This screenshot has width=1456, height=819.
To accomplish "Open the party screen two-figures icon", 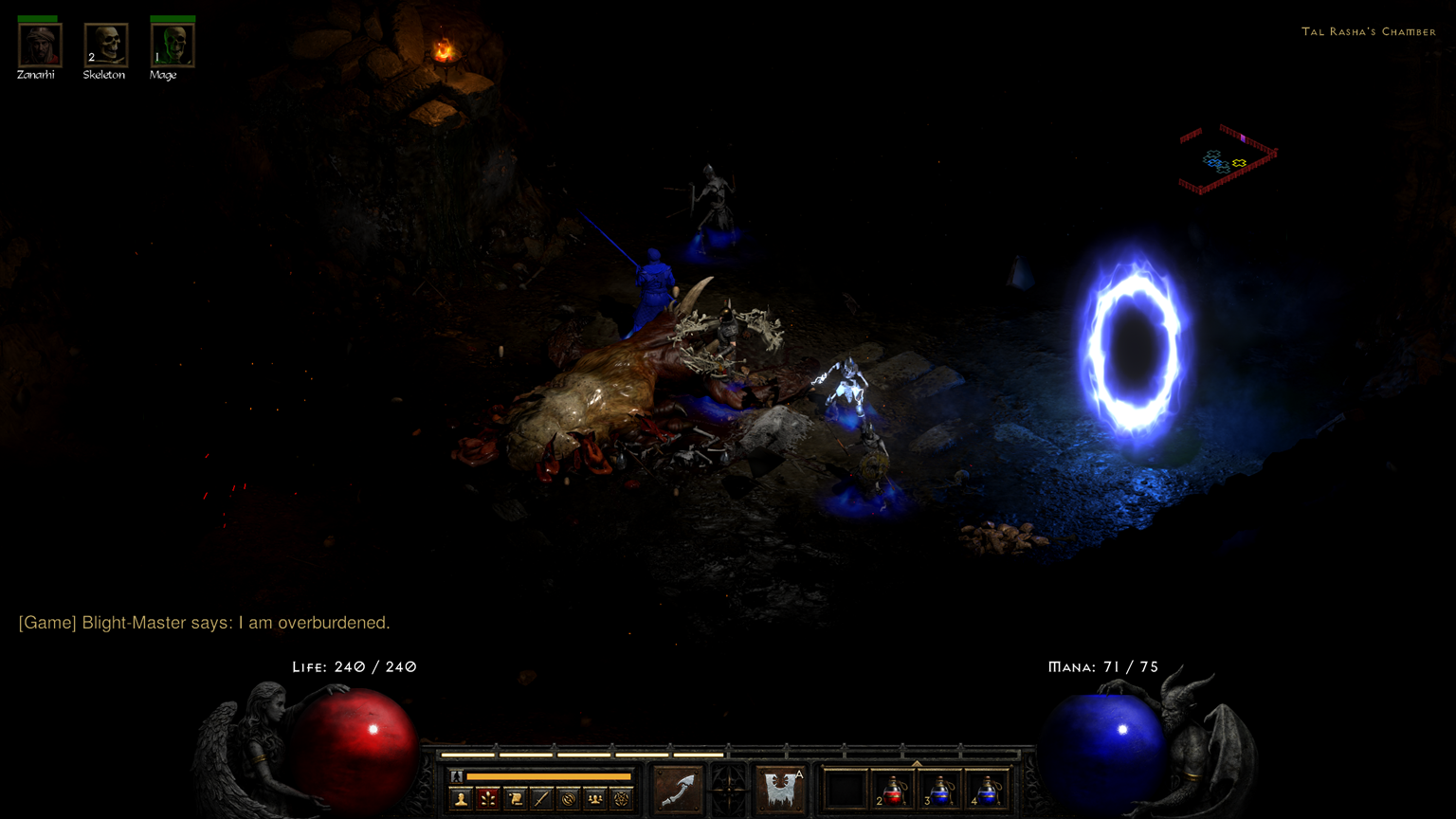I will coord(594,799).
